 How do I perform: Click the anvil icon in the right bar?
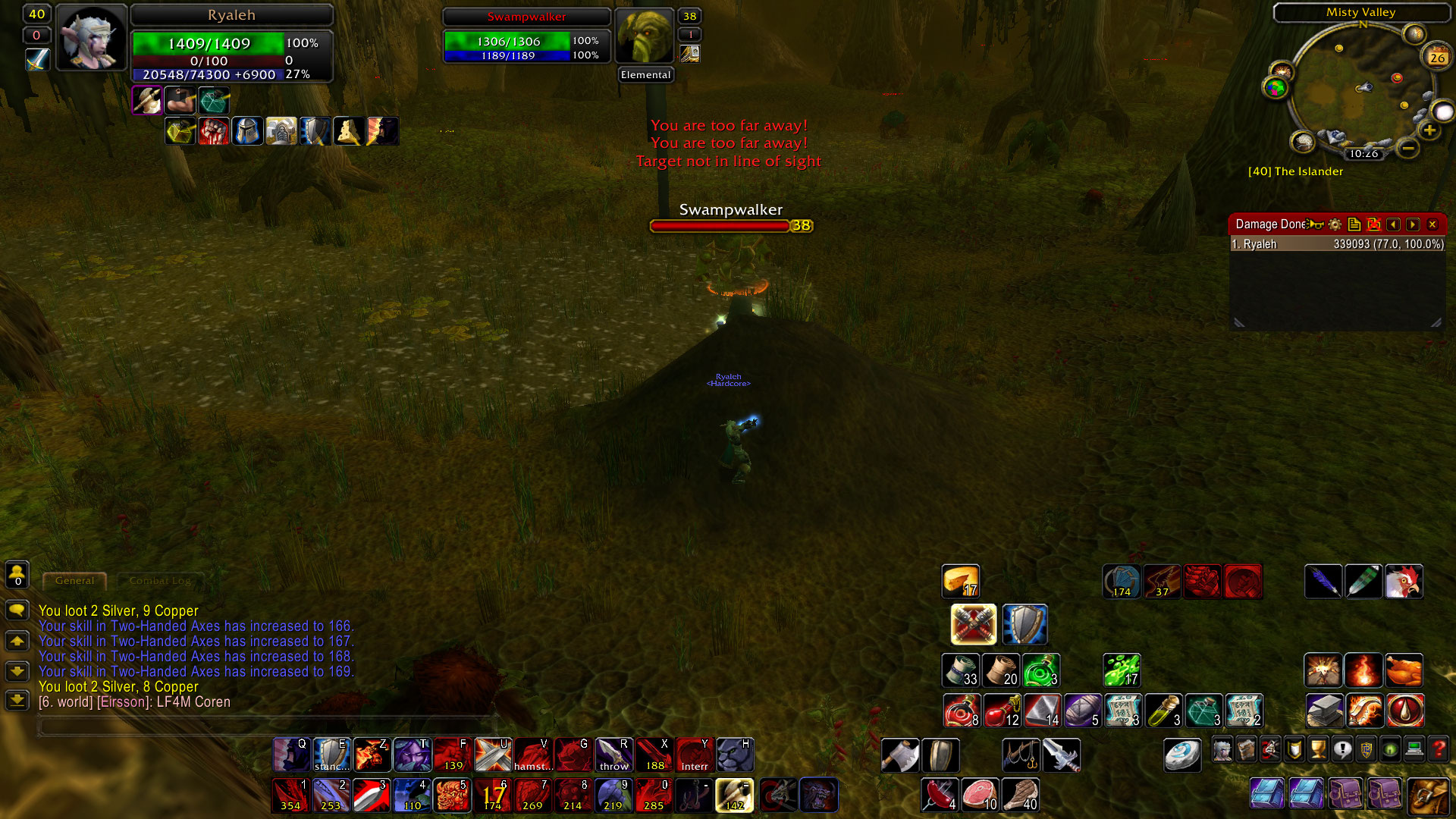pyautogui.click(x=1325, y=711)
